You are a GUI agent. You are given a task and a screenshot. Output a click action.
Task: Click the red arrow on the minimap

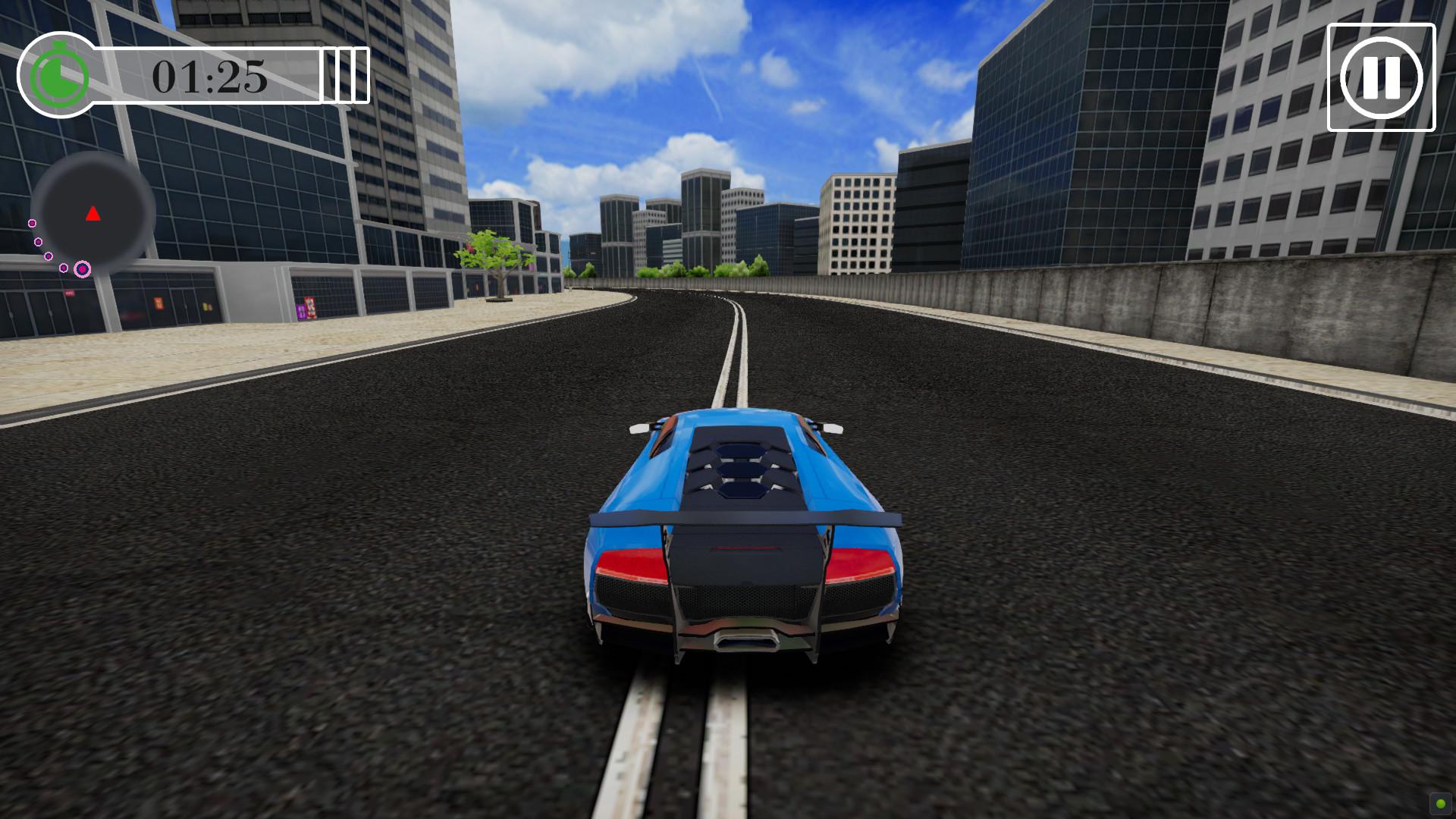tap(93, 213)
